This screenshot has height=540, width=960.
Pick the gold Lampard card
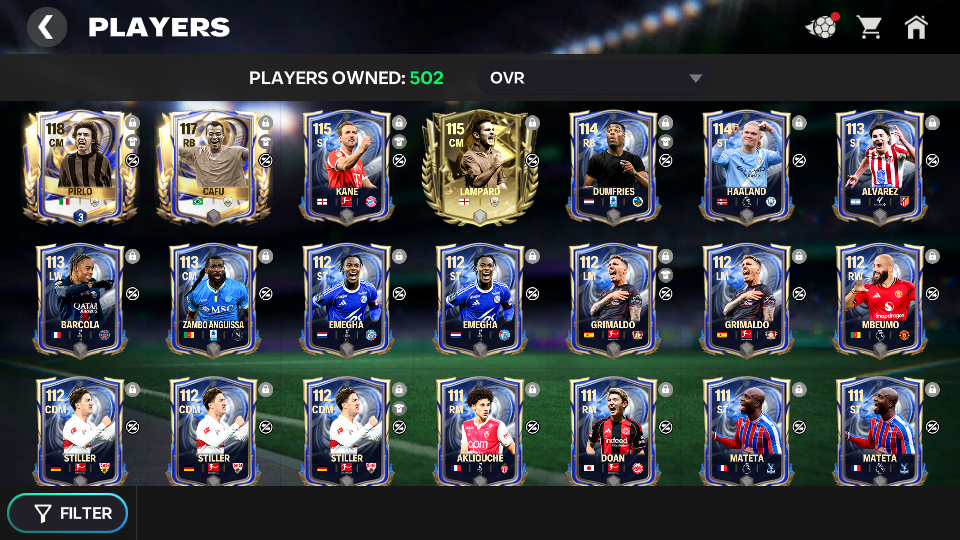pyautogui.click(x=479, y=165)
